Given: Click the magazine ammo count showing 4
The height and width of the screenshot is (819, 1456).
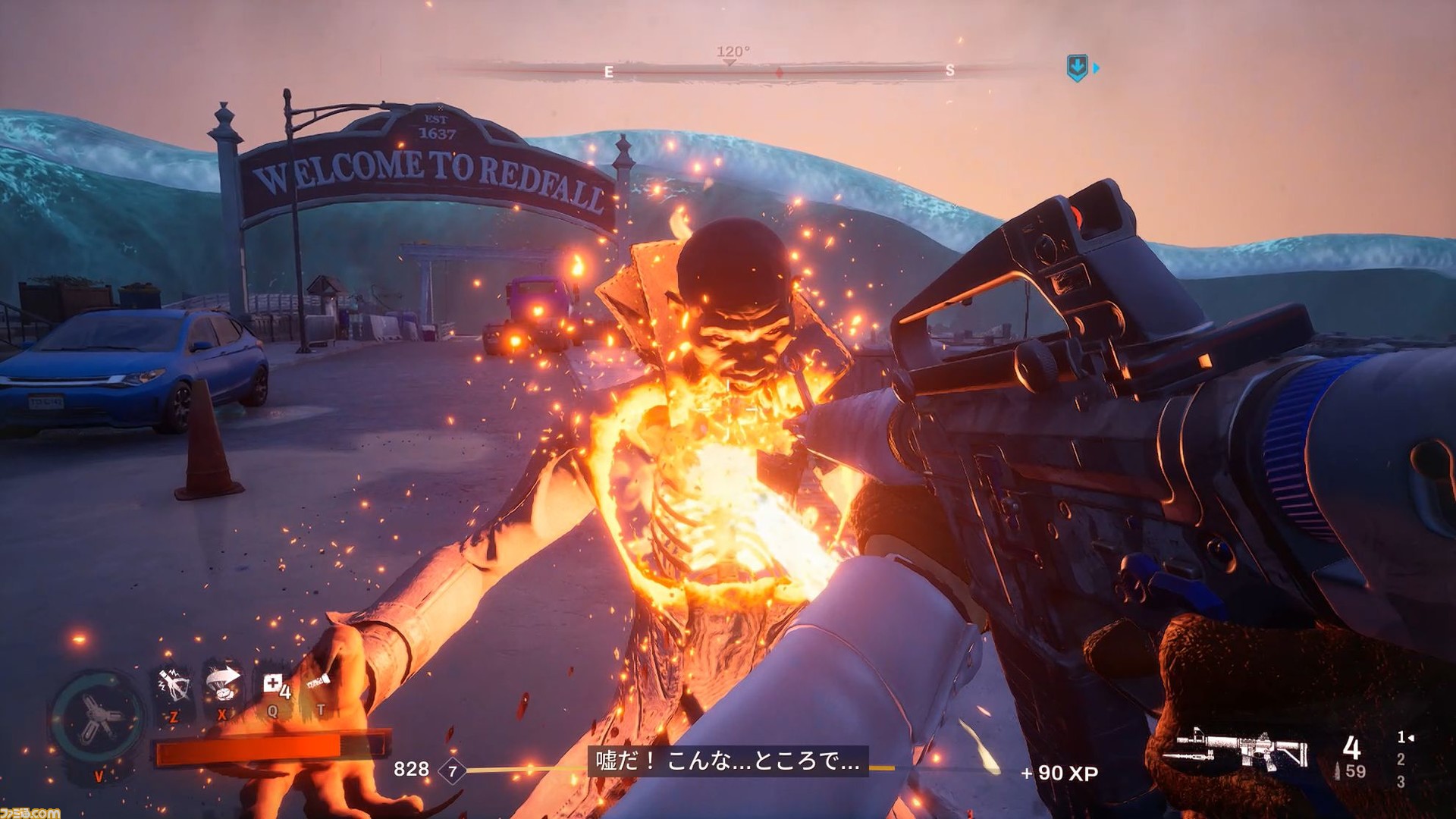Looking at the screenshot, I should (x=1354, y=748).
